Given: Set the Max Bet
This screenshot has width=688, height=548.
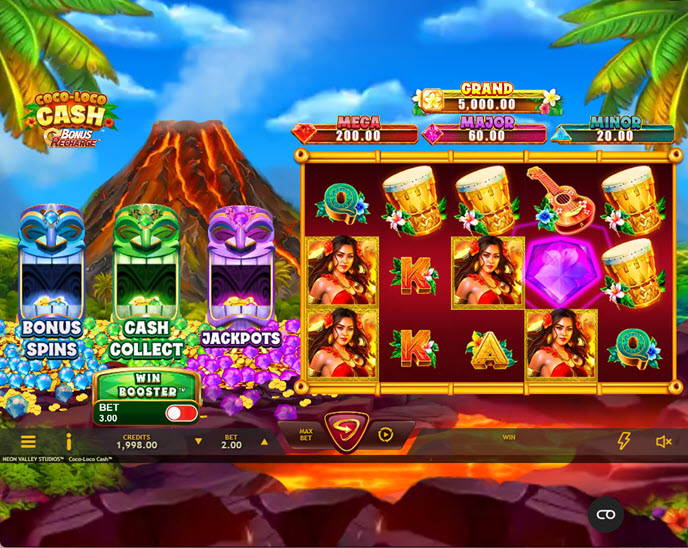Looking at the screenshot, I should pos(306,435).
